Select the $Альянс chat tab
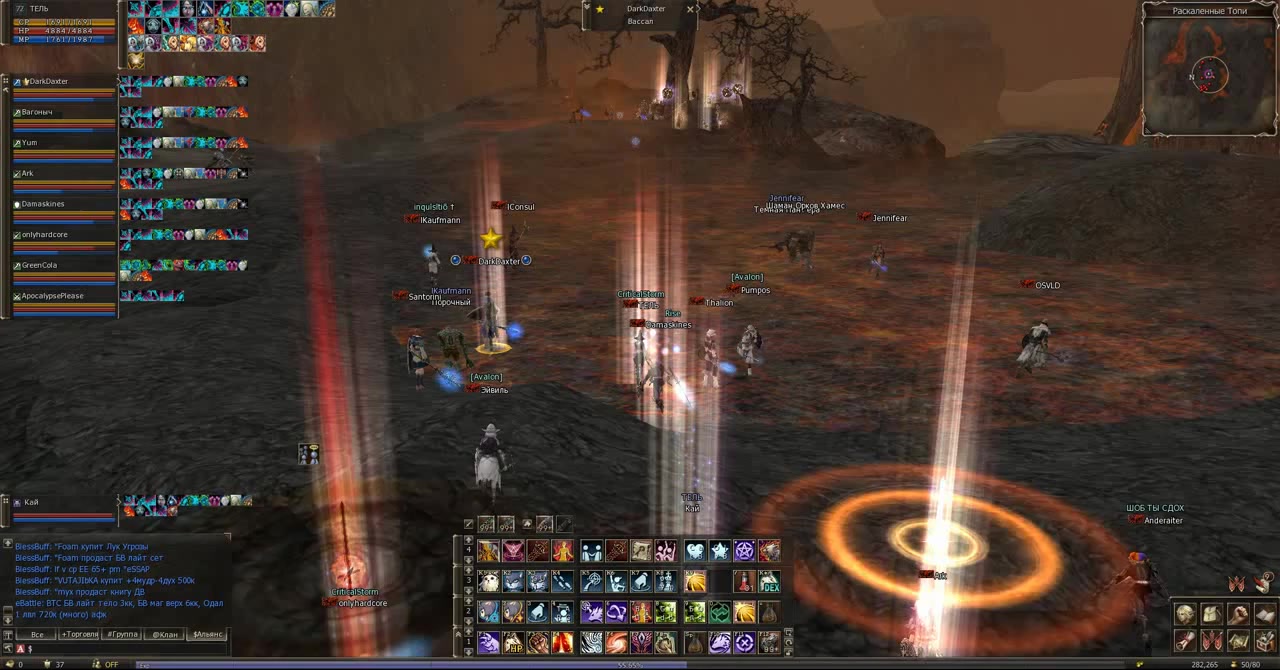The image size is (1280, 670). pos(208,635)
